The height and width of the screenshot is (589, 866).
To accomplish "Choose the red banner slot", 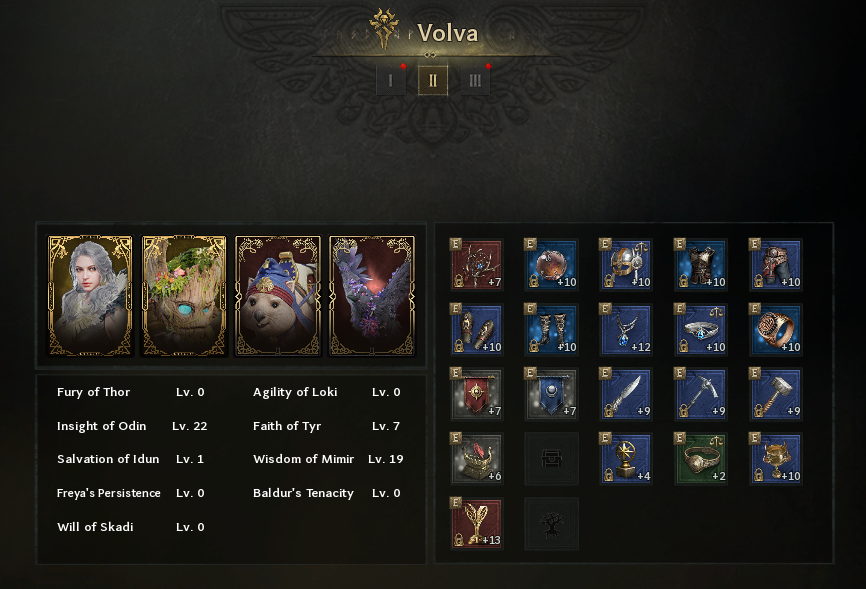I will (477, 394).
